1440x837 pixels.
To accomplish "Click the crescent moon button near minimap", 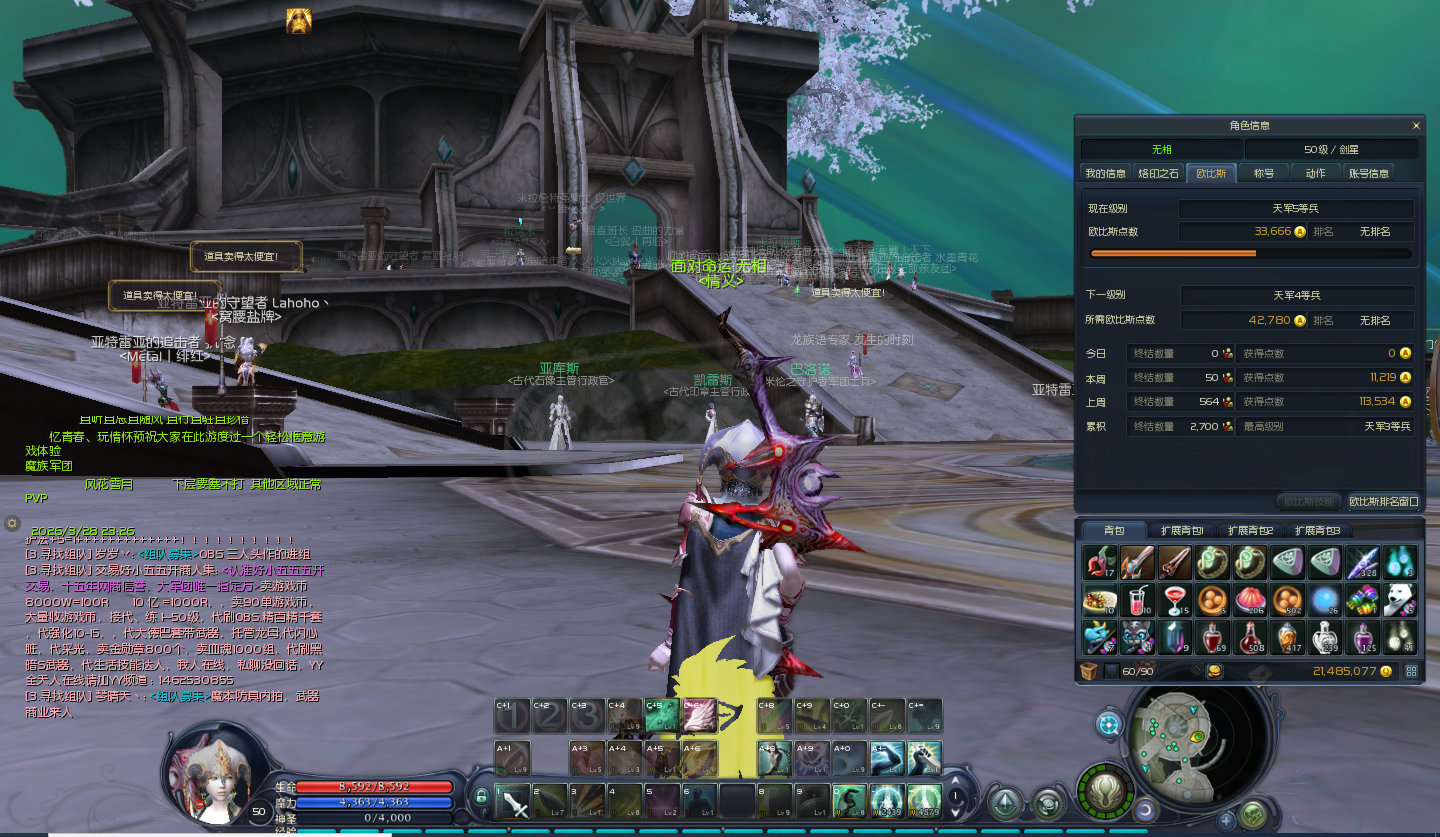I will pyautogui.click(x=1146, y=809).
